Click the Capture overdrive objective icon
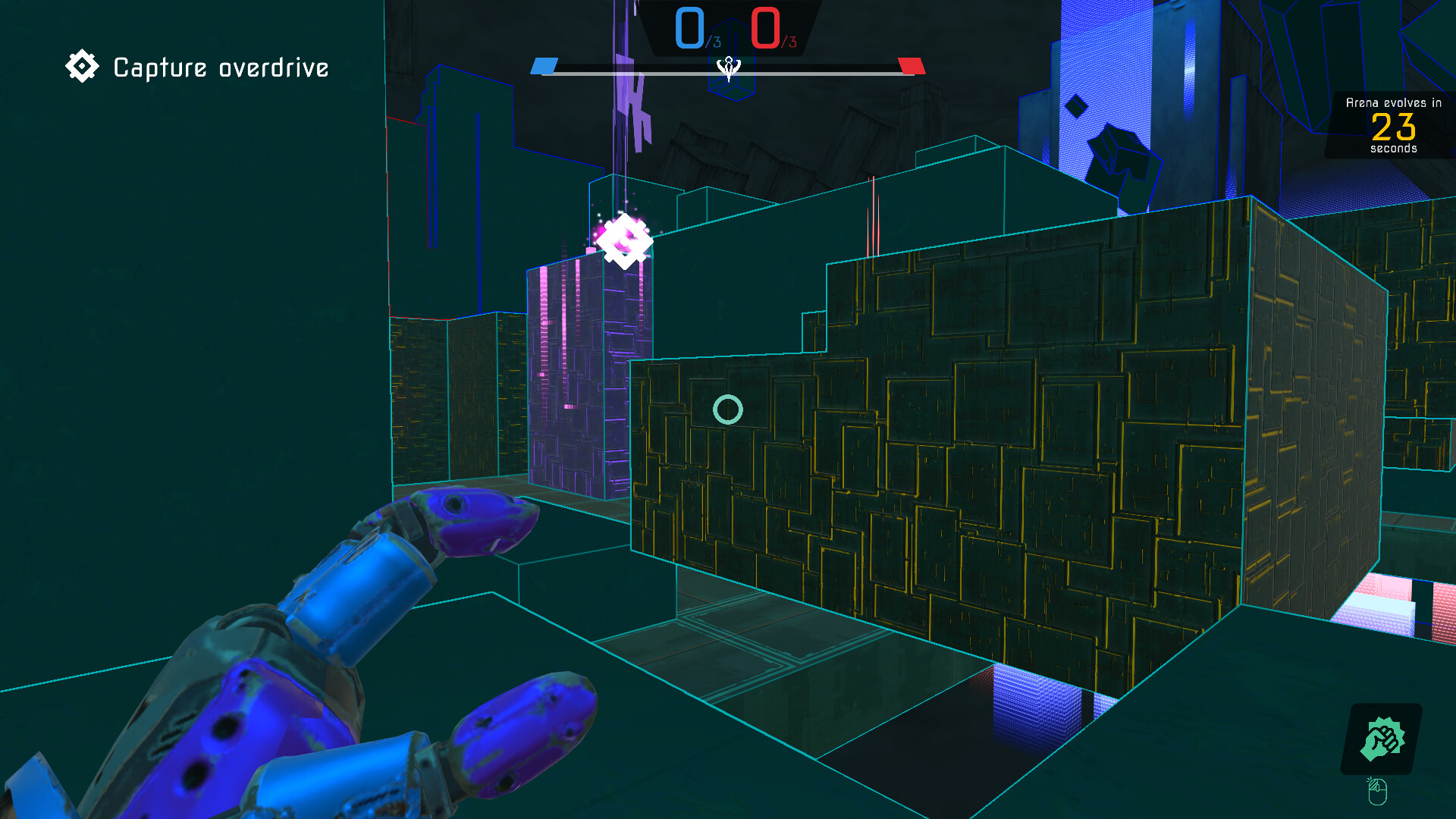 [x=82, y=66]
